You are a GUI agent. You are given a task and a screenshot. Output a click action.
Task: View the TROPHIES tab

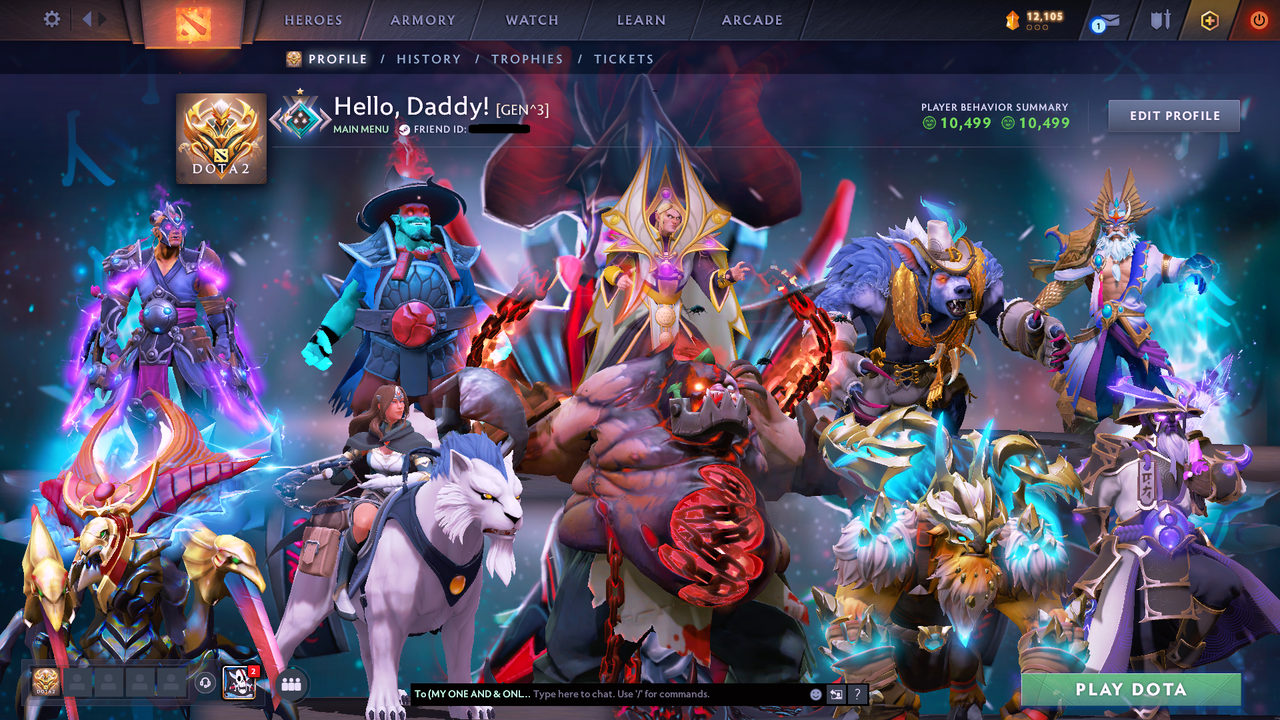click(527, 59)
